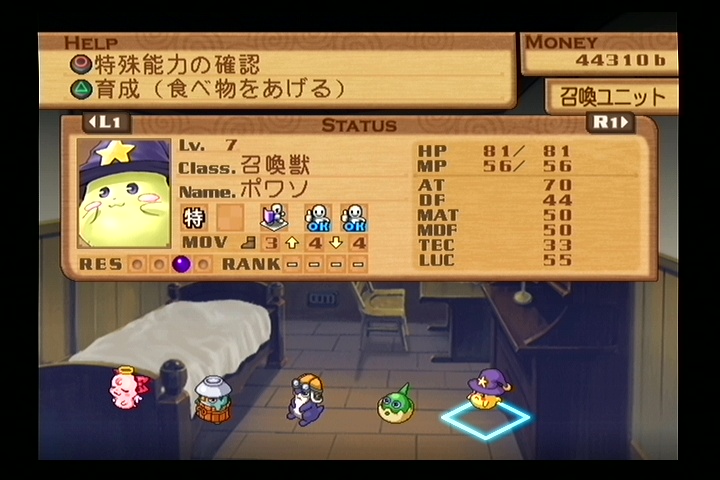Choose the pink angel summon with halo
Screen dimensions: 720x480
coord(127,387)
